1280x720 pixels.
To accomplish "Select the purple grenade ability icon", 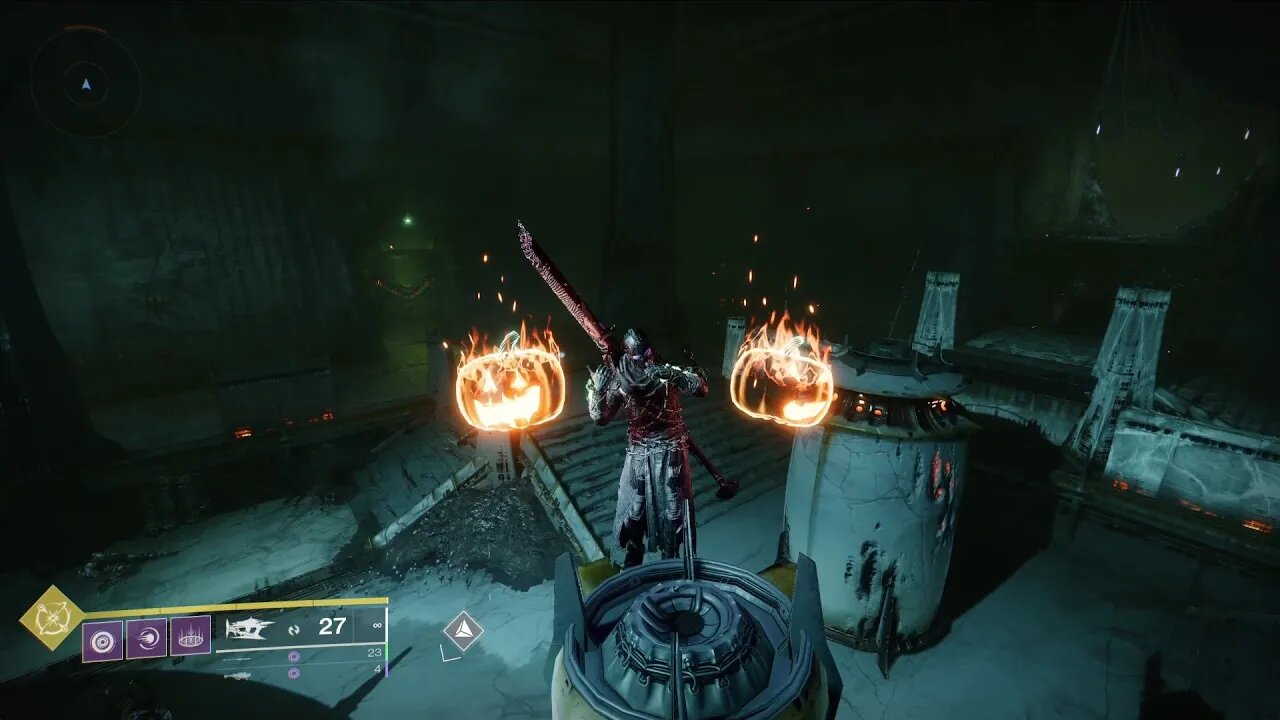I will pos(102,640).
